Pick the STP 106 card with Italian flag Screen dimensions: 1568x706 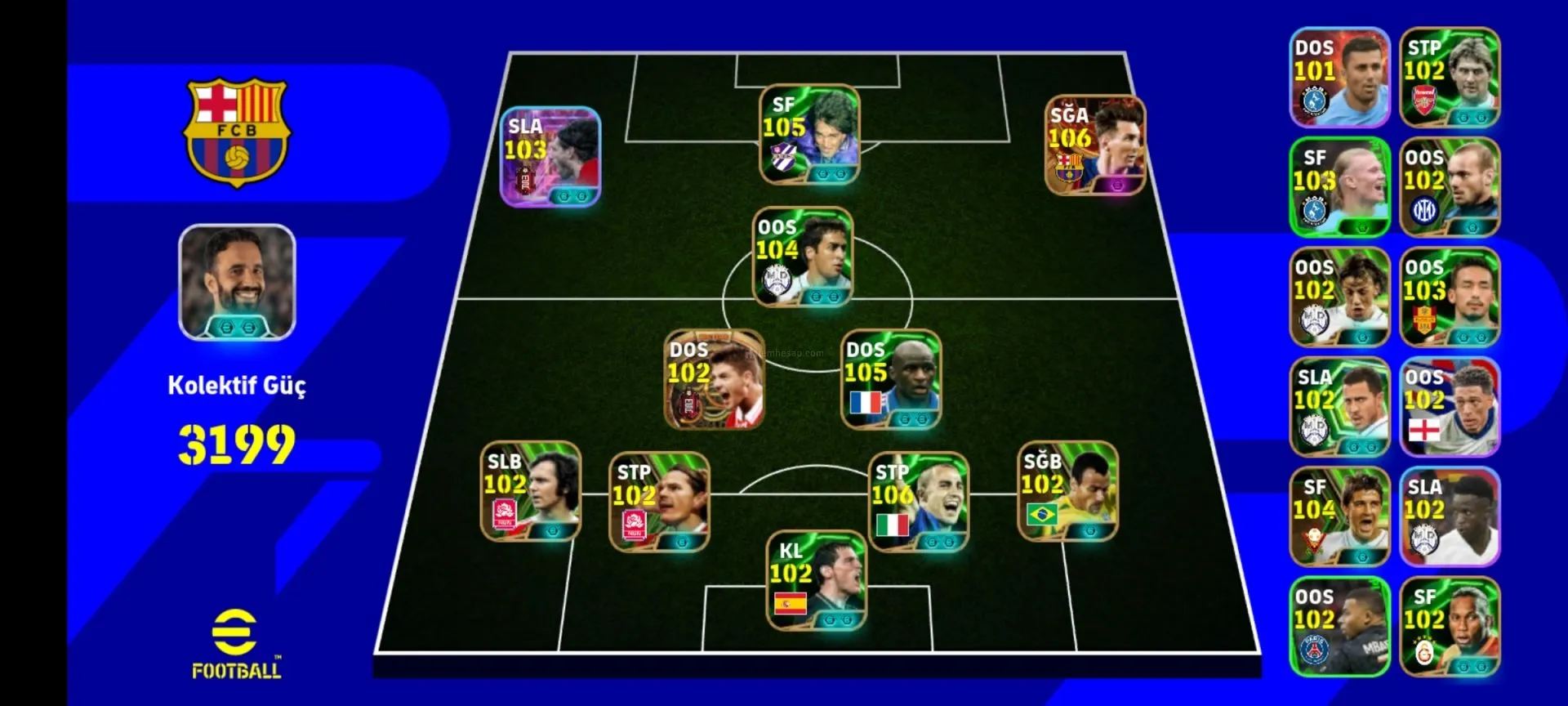918,502
